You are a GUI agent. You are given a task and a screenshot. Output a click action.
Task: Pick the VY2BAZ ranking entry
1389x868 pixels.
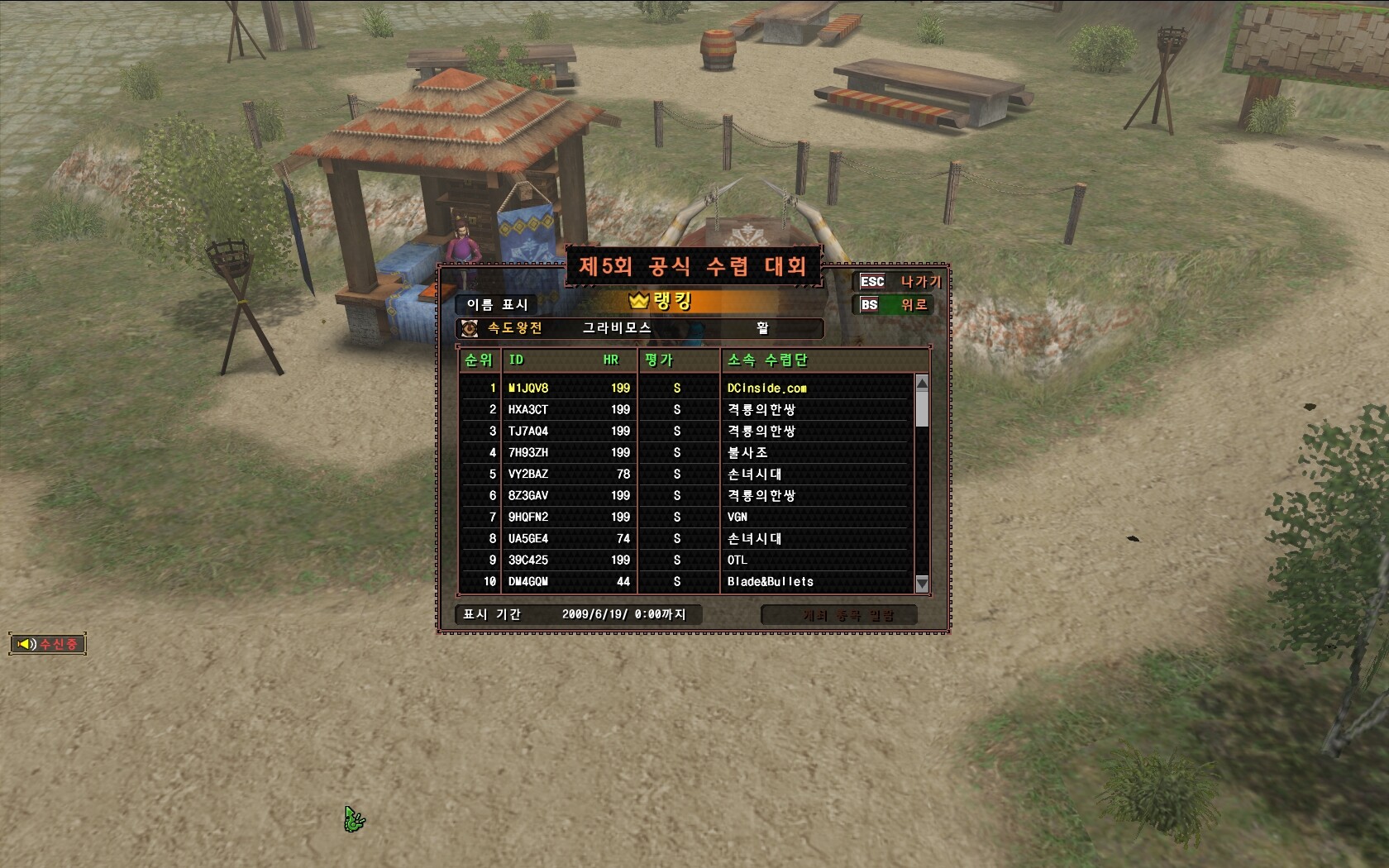pos(686,474)
